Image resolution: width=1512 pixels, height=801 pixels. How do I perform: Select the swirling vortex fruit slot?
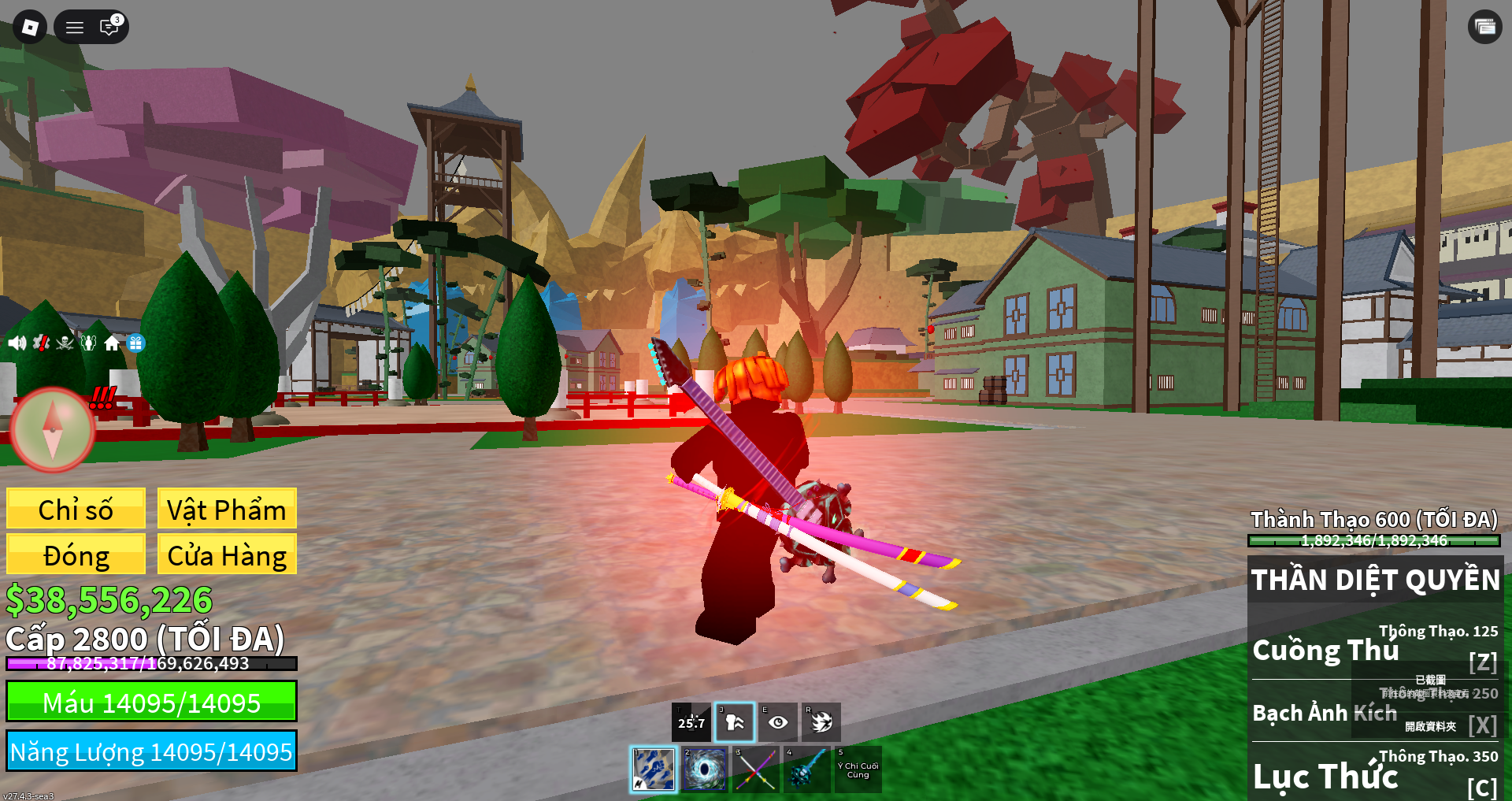(704, 769)
